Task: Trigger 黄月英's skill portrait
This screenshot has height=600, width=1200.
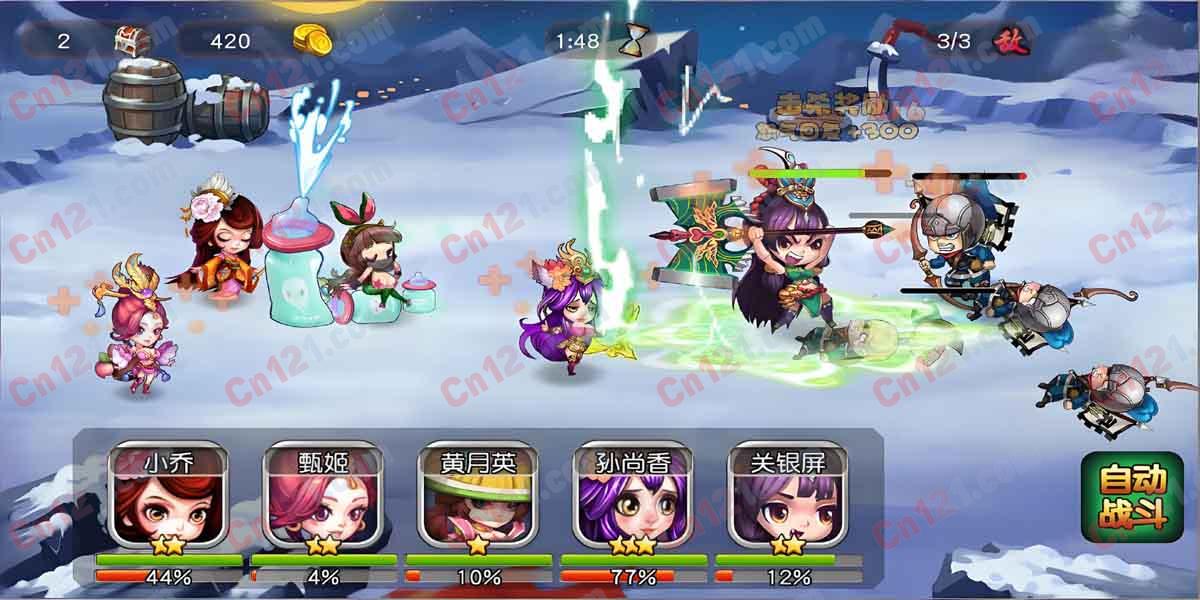Action: (x=478, y=502)
